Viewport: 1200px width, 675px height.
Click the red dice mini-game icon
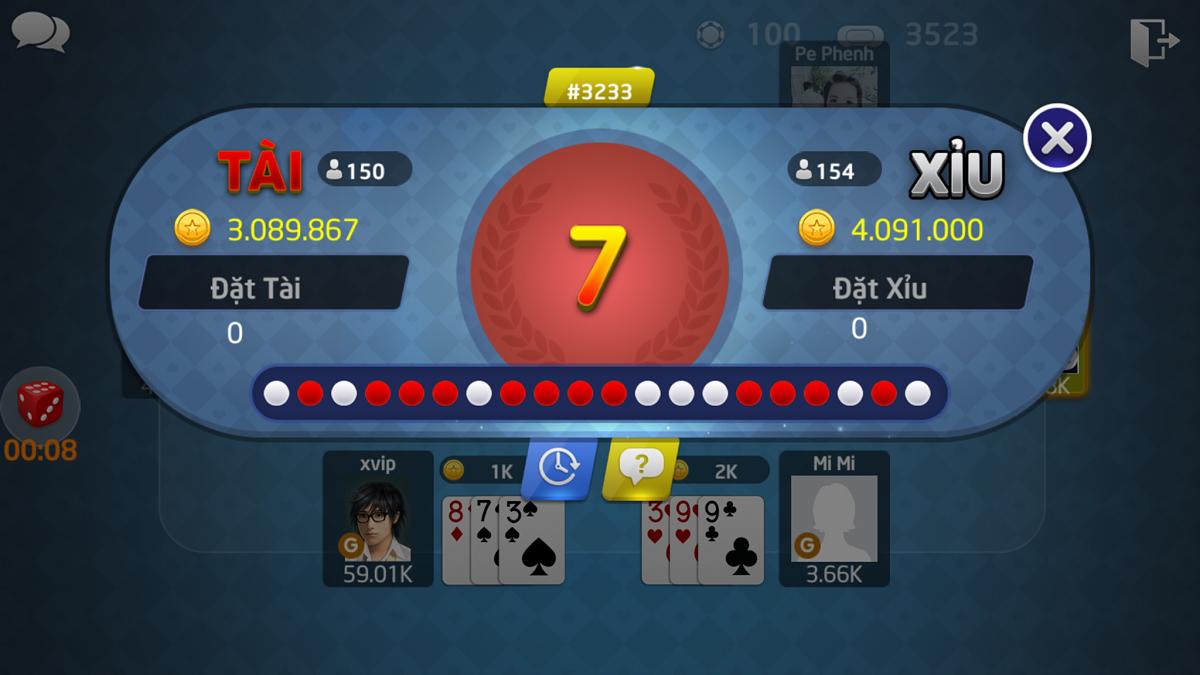[x=40, y=405]
